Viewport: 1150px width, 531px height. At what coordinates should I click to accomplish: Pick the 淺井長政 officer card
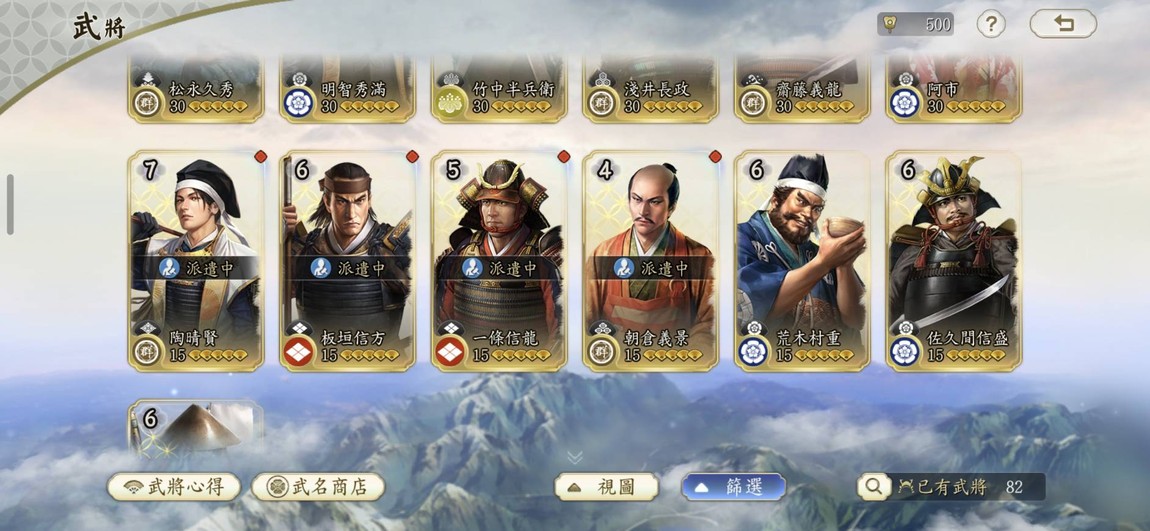pos(651,90)
